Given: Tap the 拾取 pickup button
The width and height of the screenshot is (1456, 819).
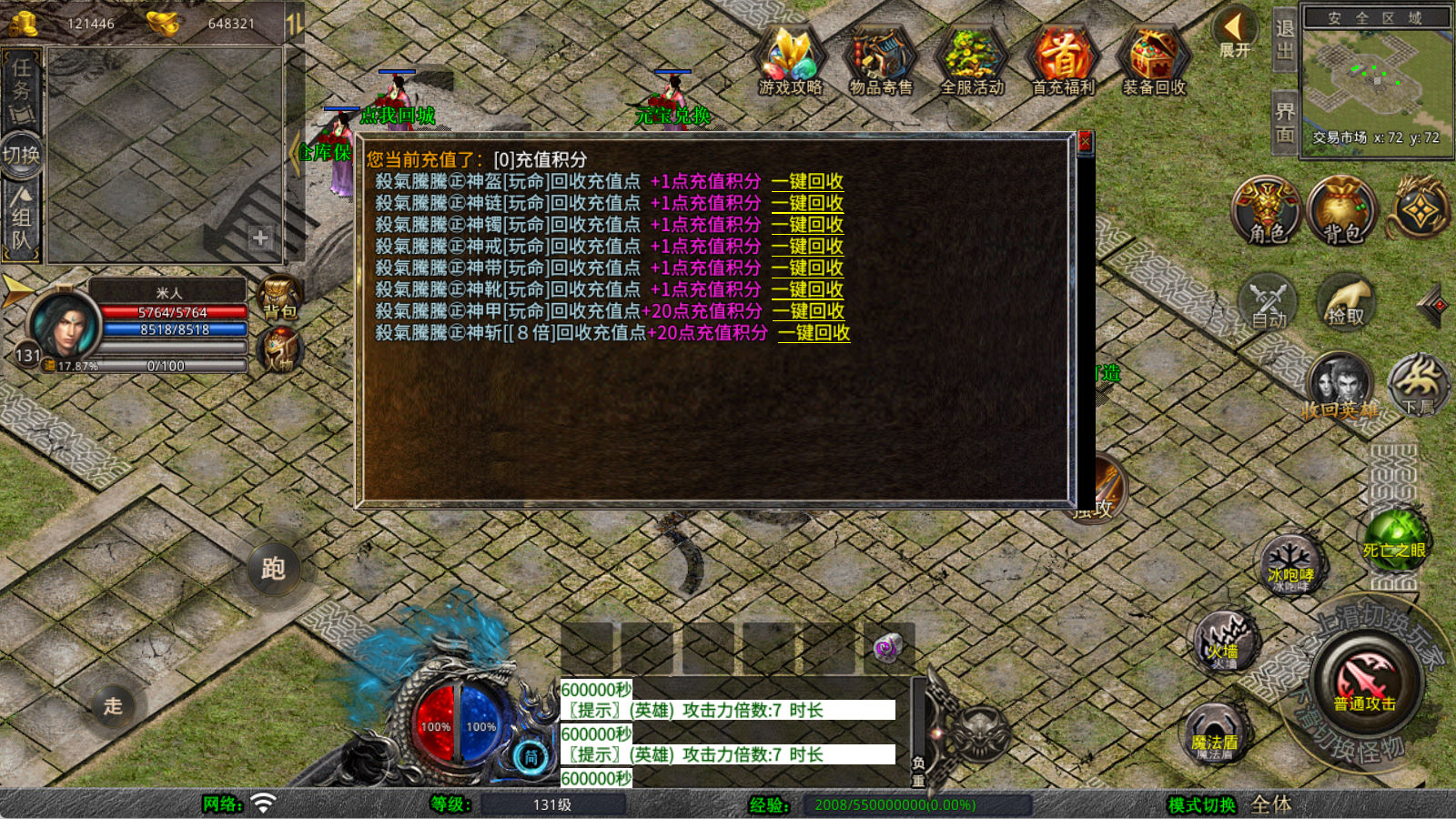Looking at the screenshot, I should (x=1346, y=302).
